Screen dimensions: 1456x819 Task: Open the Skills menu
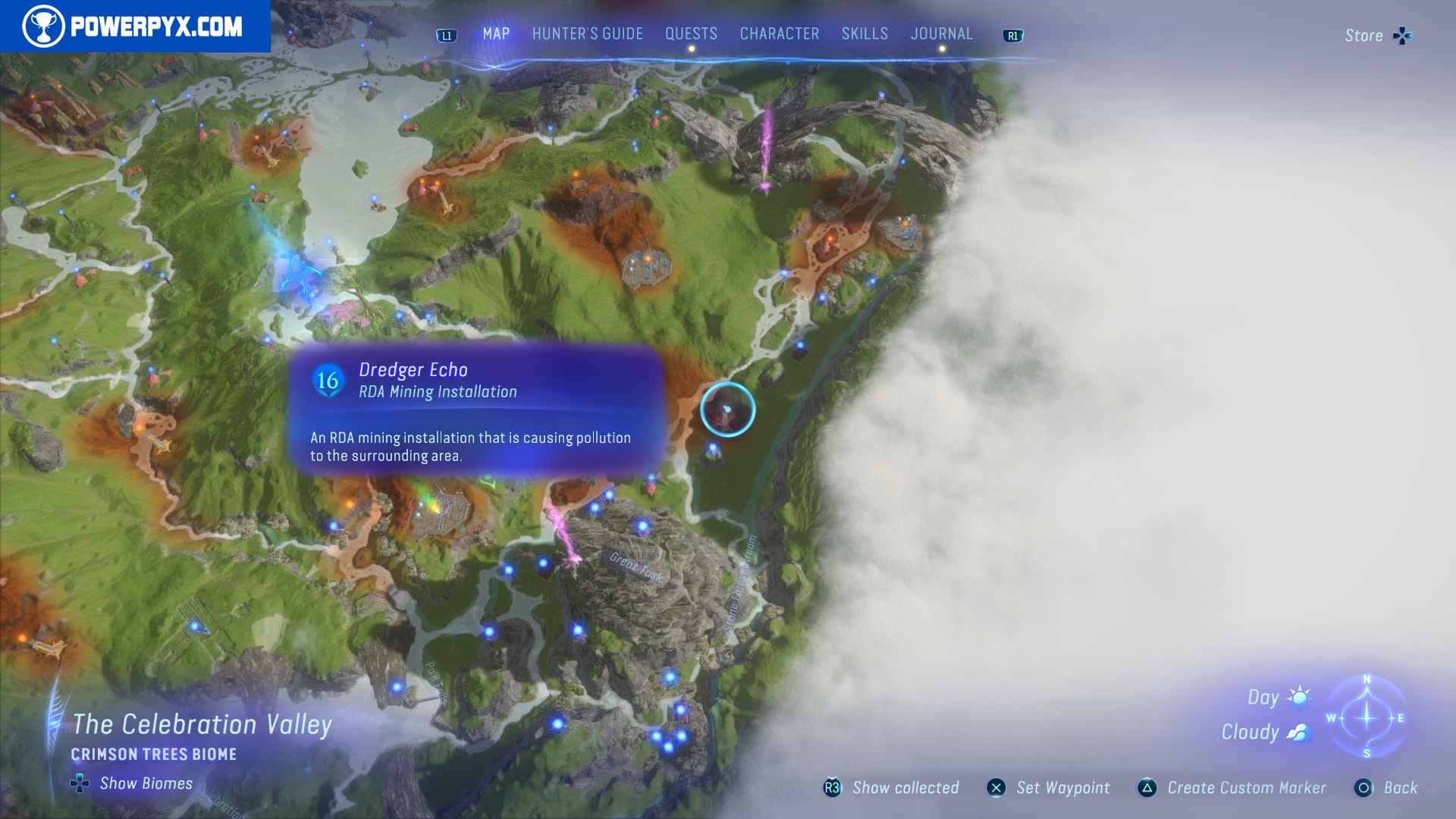(864, 33)
